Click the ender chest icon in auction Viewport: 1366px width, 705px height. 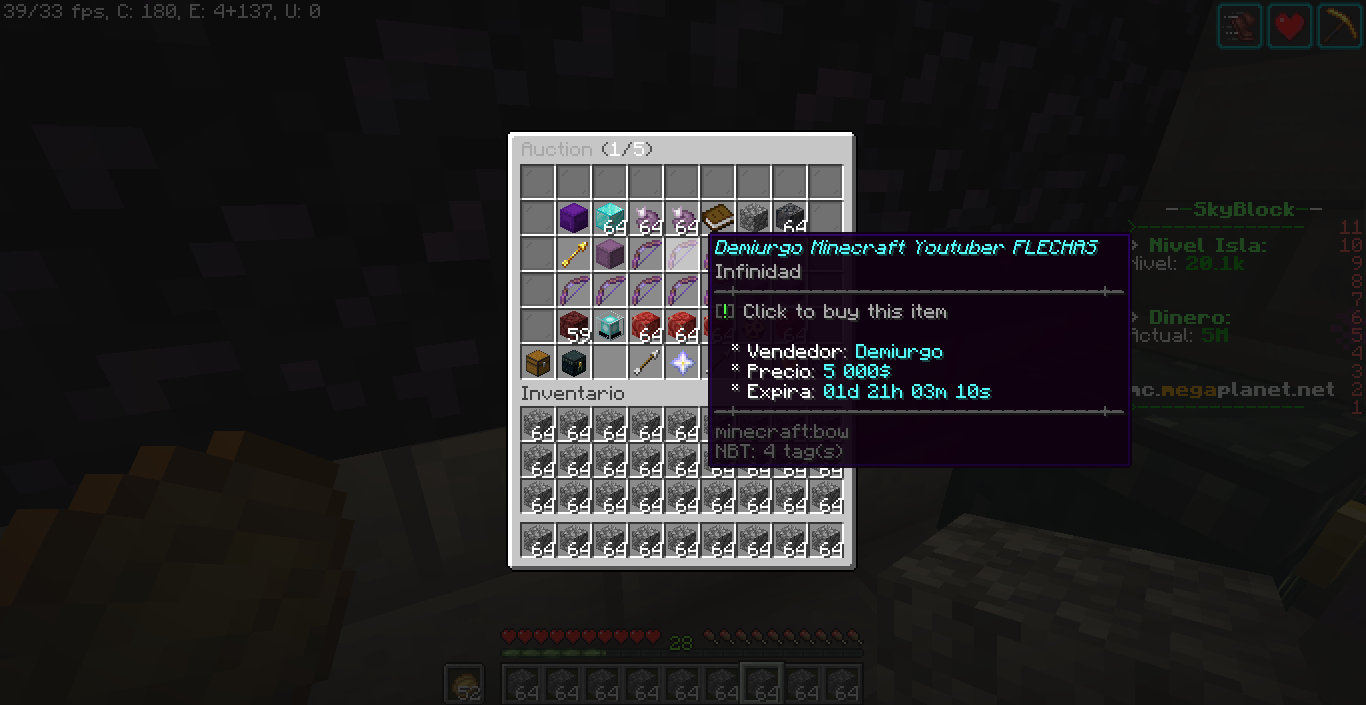point(573,362)
